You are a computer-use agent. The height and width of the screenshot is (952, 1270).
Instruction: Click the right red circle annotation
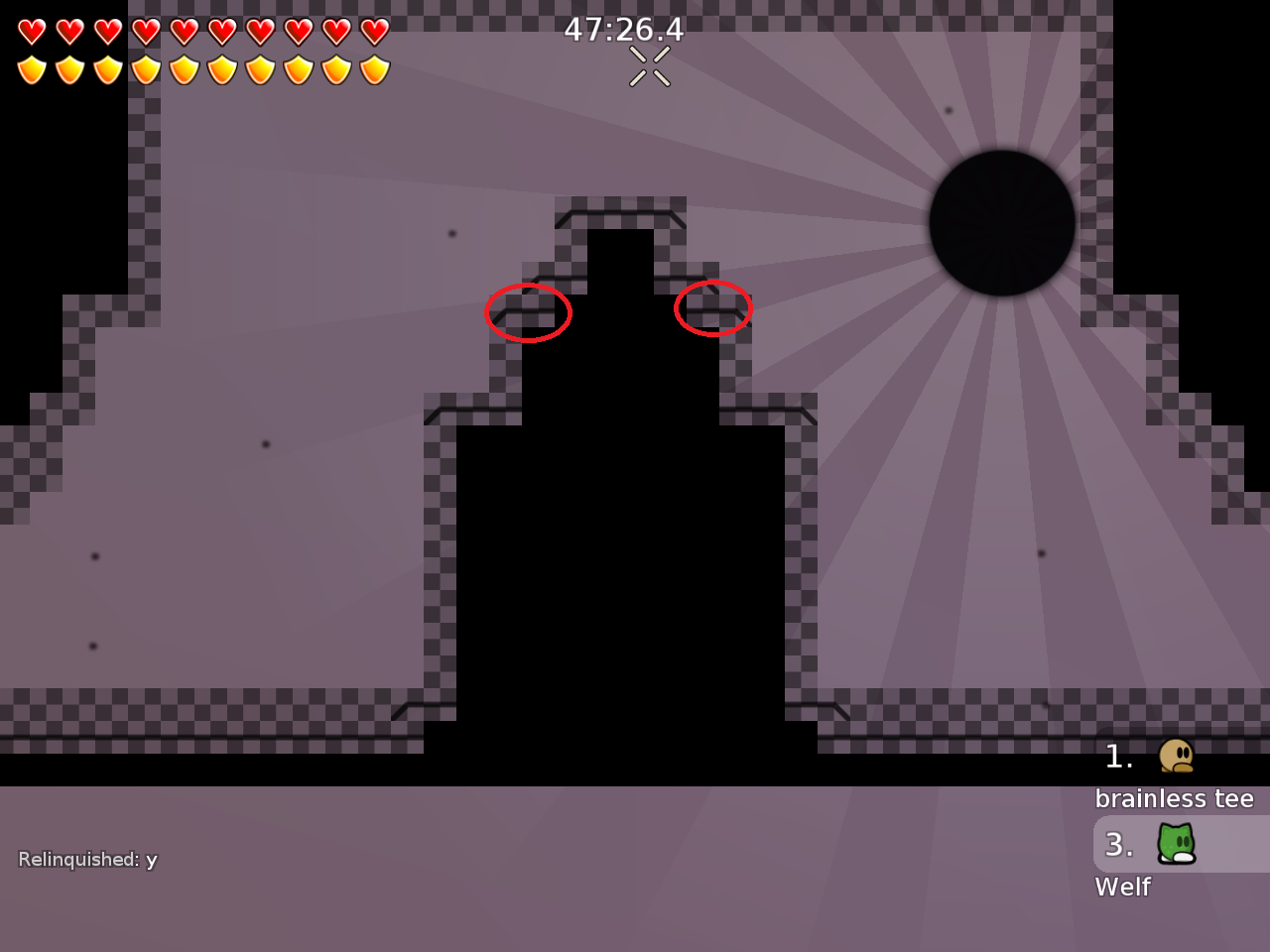(x=713, y=308)
